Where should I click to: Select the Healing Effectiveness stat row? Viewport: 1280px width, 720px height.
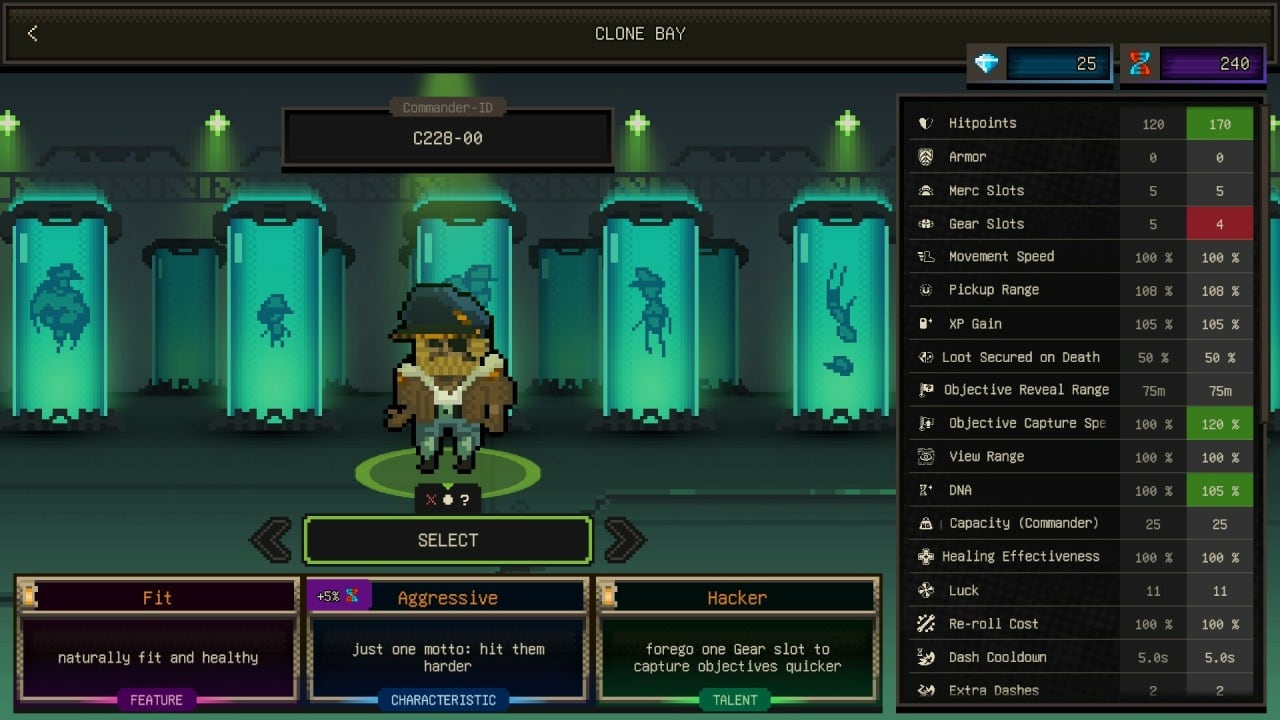pos(1080,557)
